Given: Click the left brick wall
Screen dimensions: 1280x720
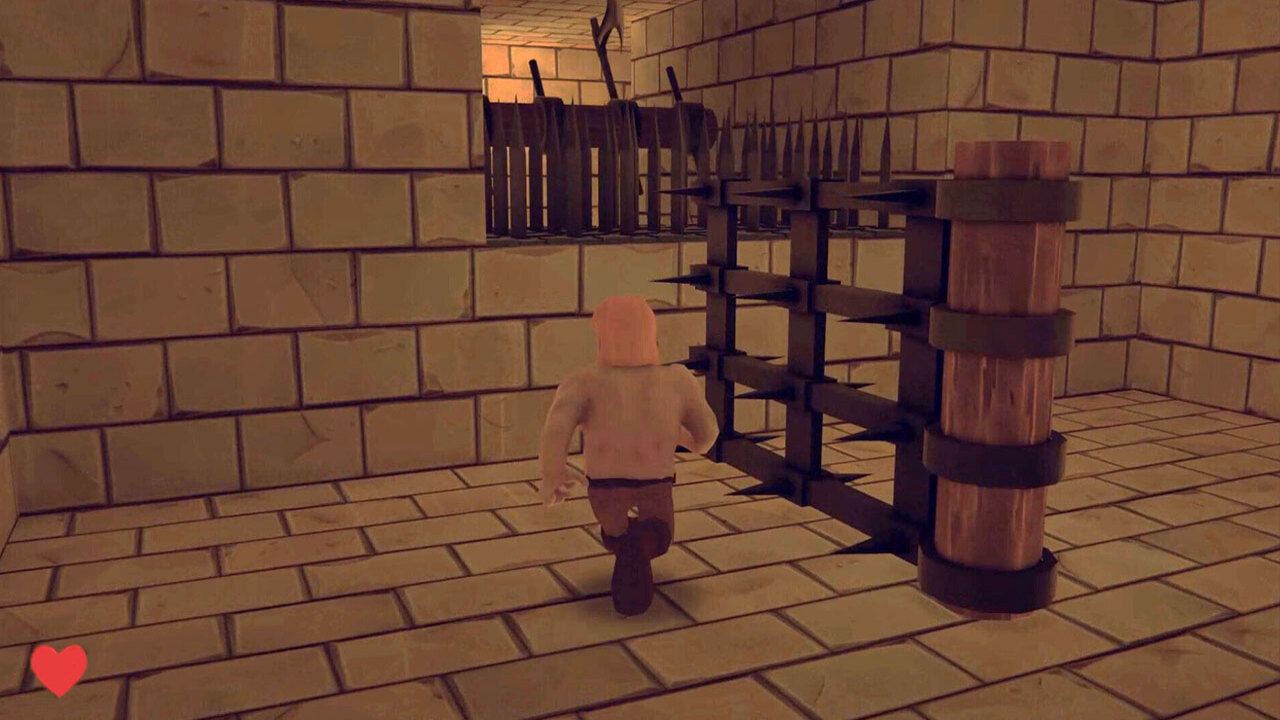Looking at the screenshot, I should pos(200,300).
